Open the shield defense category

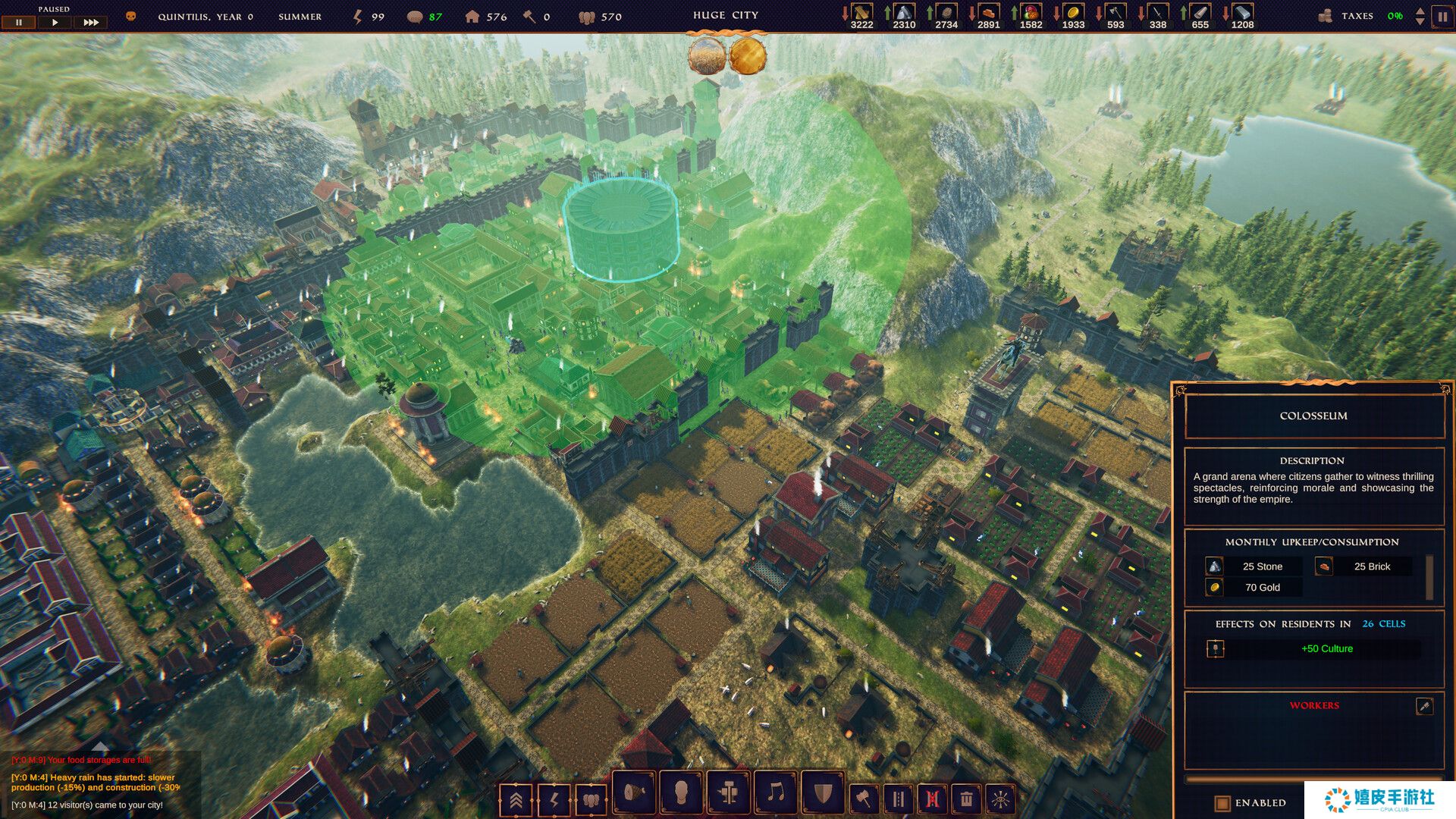[x=823, y=794]
